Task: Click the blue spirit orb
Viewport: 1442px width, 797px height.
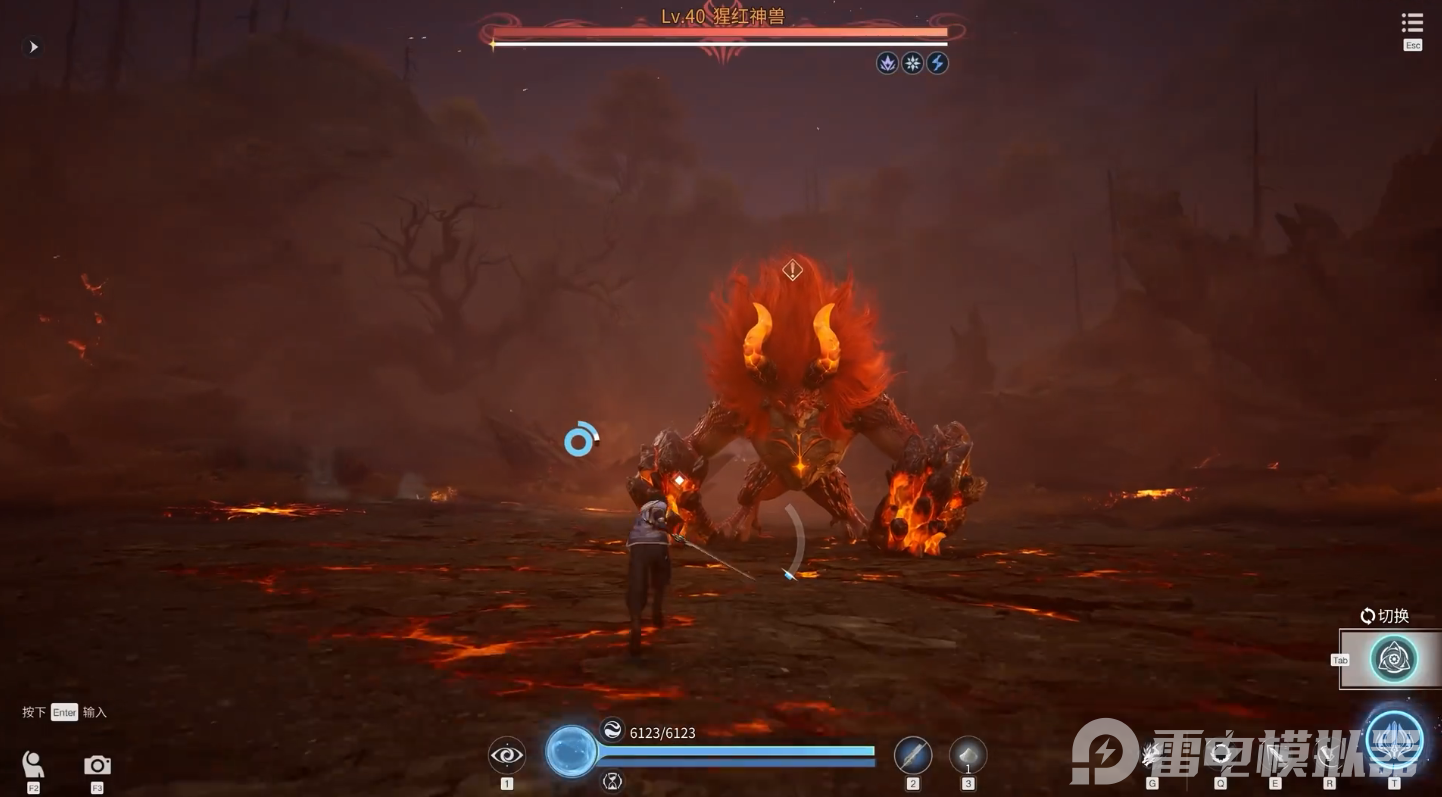Action: pos(571,751)
